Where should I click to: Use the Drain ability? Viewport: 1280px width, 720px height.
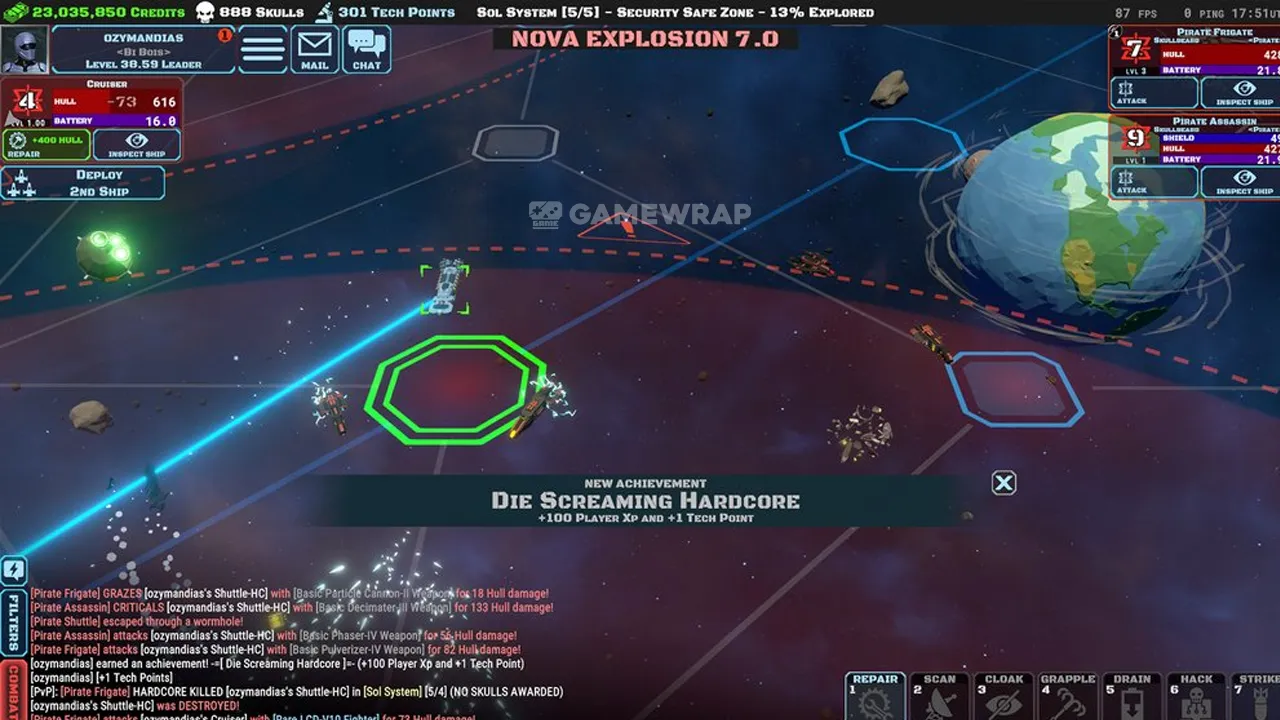pyautogui.click(x=1132, y=697)
